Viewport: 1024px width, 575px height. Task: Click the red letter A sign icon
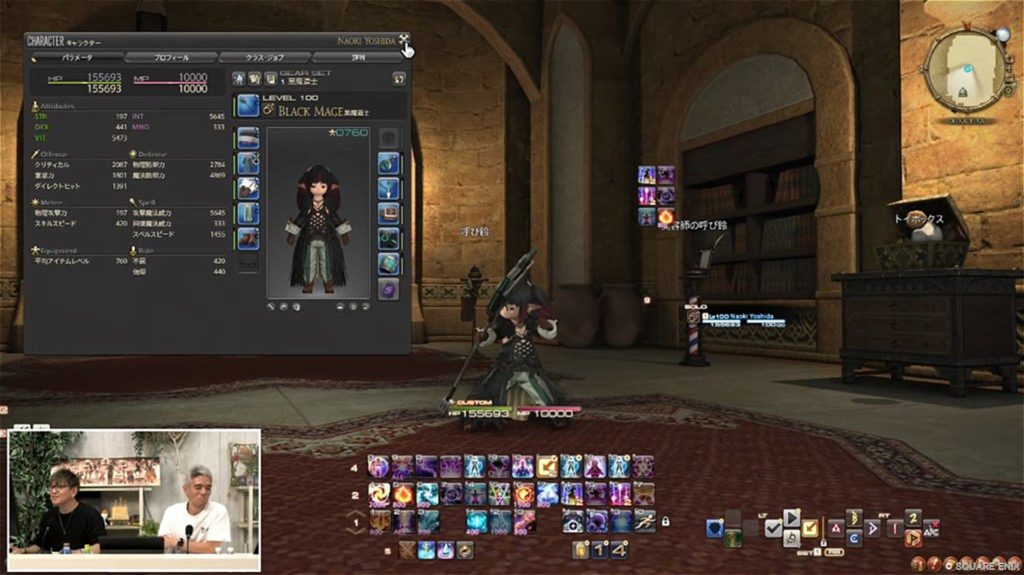(836, 527)
